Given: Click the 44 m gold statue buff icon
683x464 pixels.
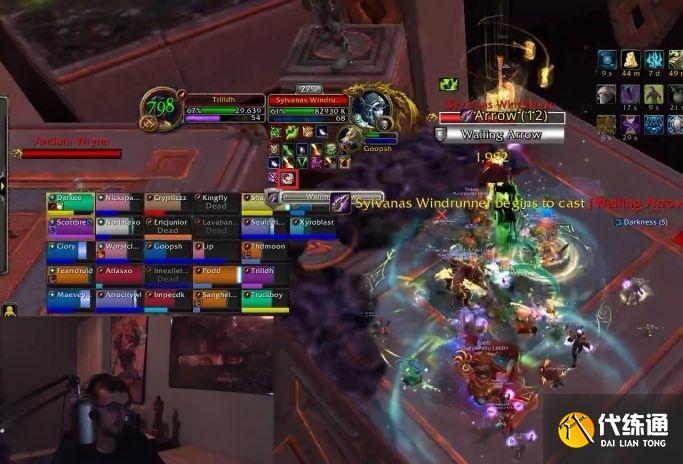Looking at the screenshot, I should (630, 61).
